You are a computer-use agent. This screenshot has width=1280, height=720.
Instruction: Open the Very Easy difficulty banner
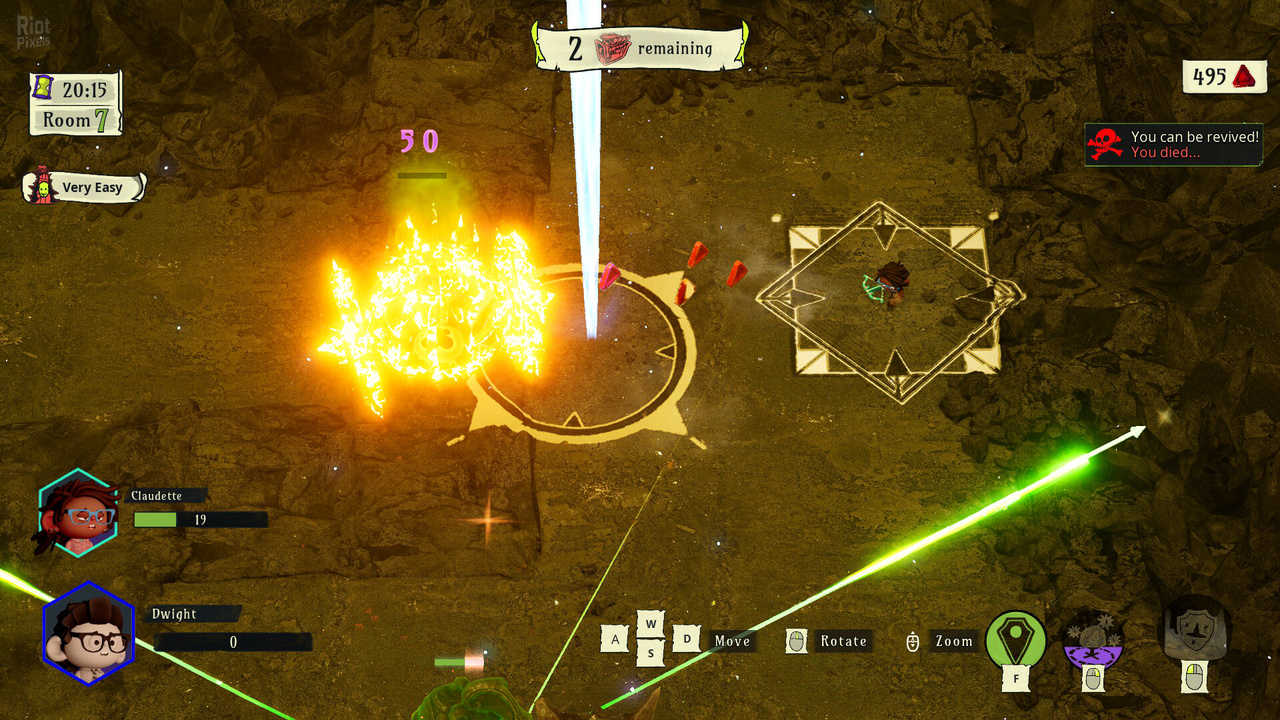click(x=92, y=187)
